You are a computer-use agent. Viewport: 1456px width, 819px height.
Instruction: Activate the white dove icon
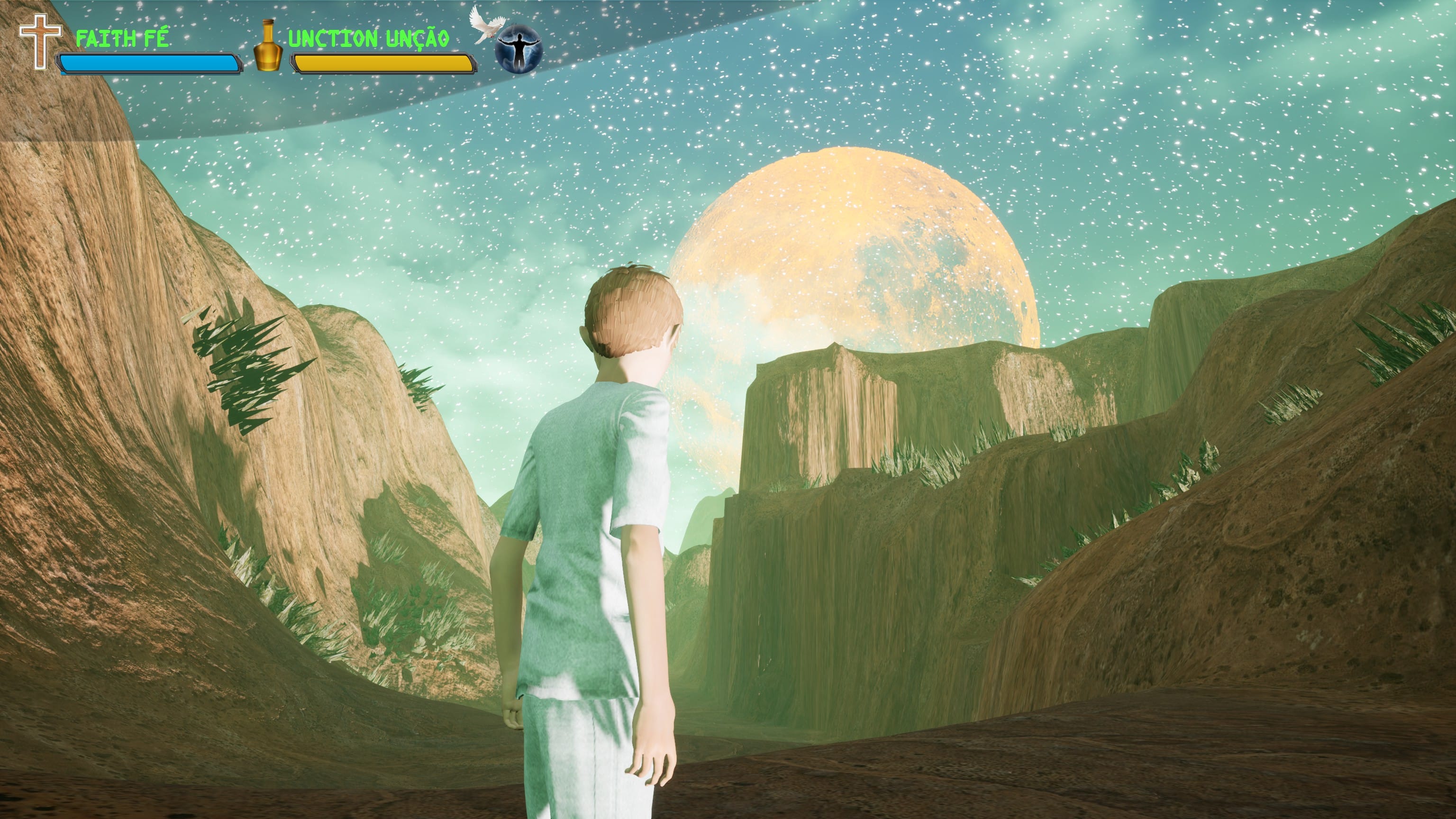tap(482, 25)
